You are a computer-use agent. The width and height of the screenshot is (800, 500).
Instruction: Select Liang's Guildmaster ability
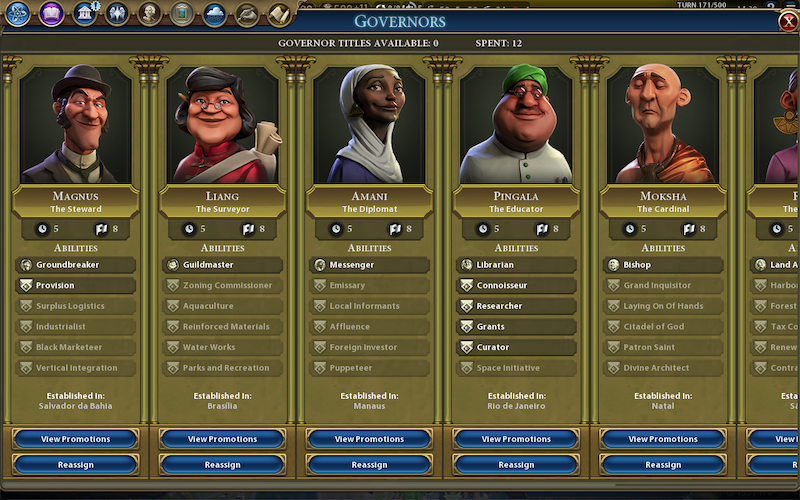coord(222,265)
